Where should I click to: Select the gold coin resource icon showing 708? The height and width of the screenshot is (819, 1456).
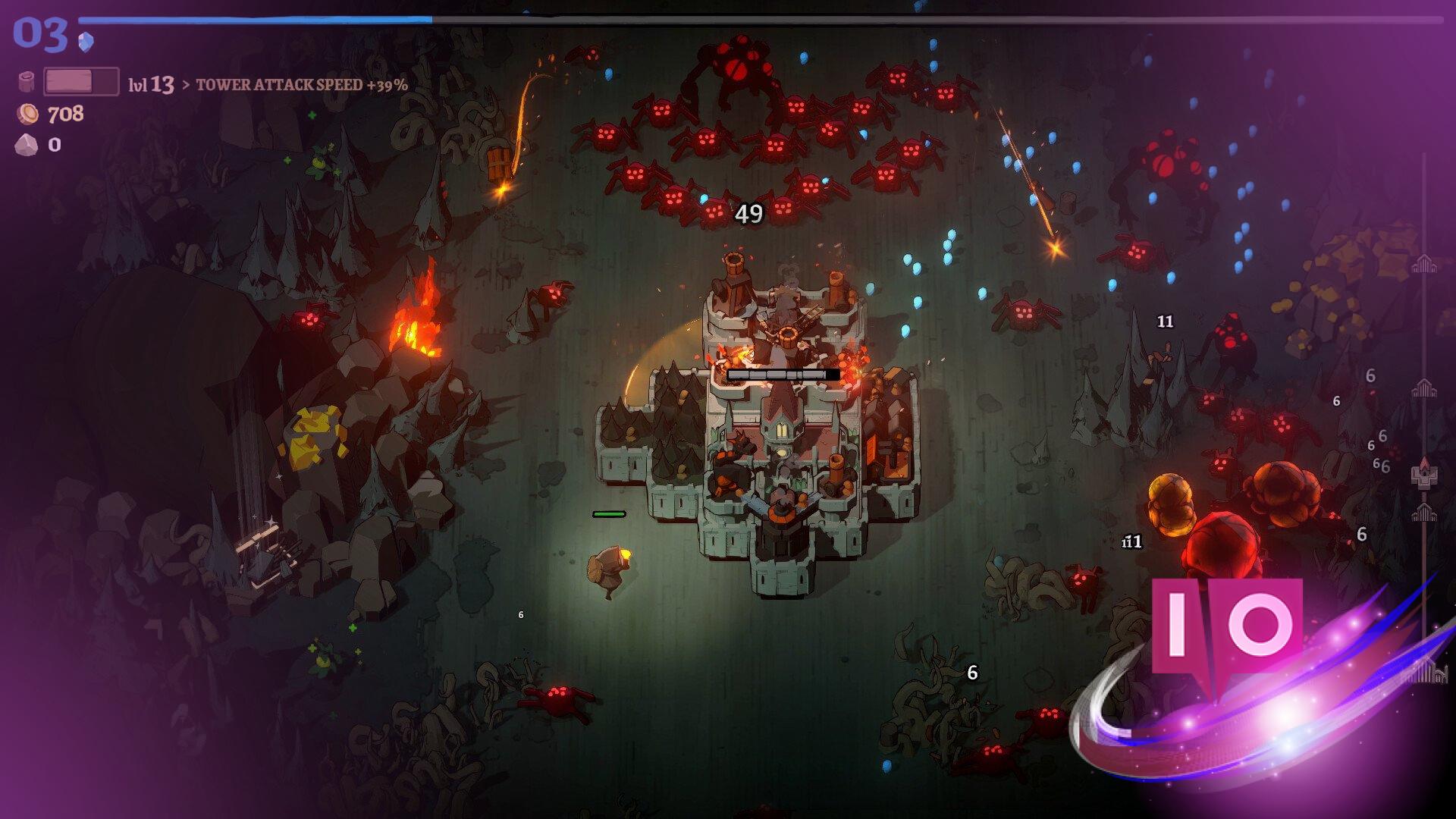[x=28, y=113]
